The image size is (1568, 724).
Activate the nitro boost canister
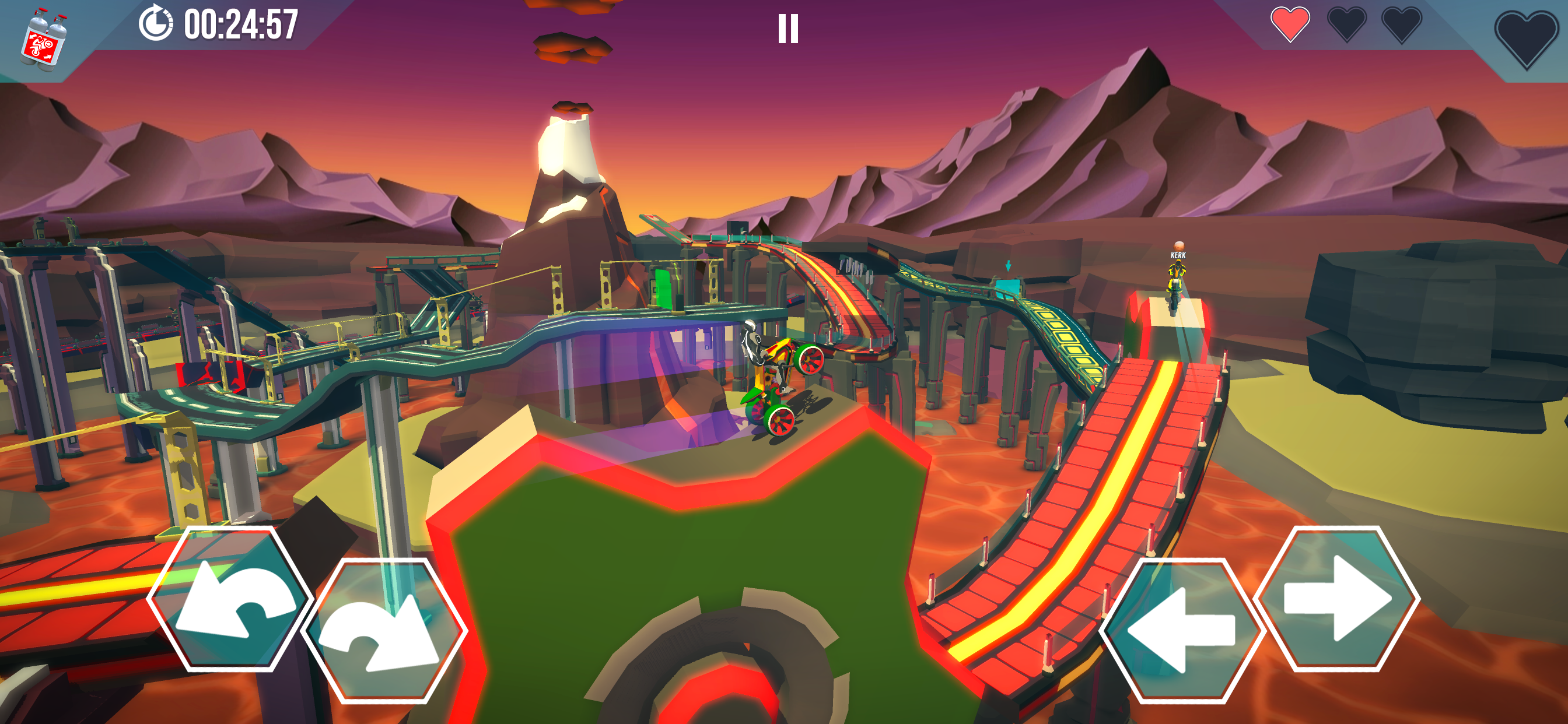coord(43,39)
